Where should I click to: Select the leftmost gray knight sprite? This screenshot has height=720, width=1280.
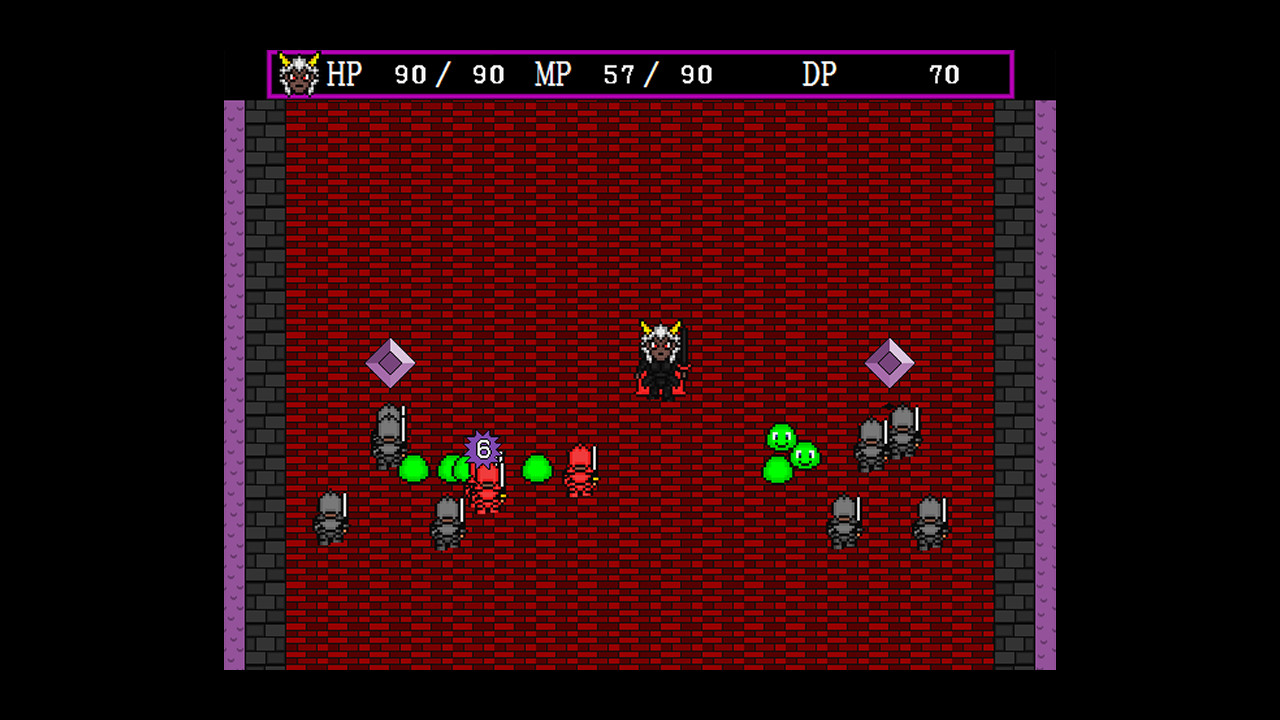[x=390, y=435]
